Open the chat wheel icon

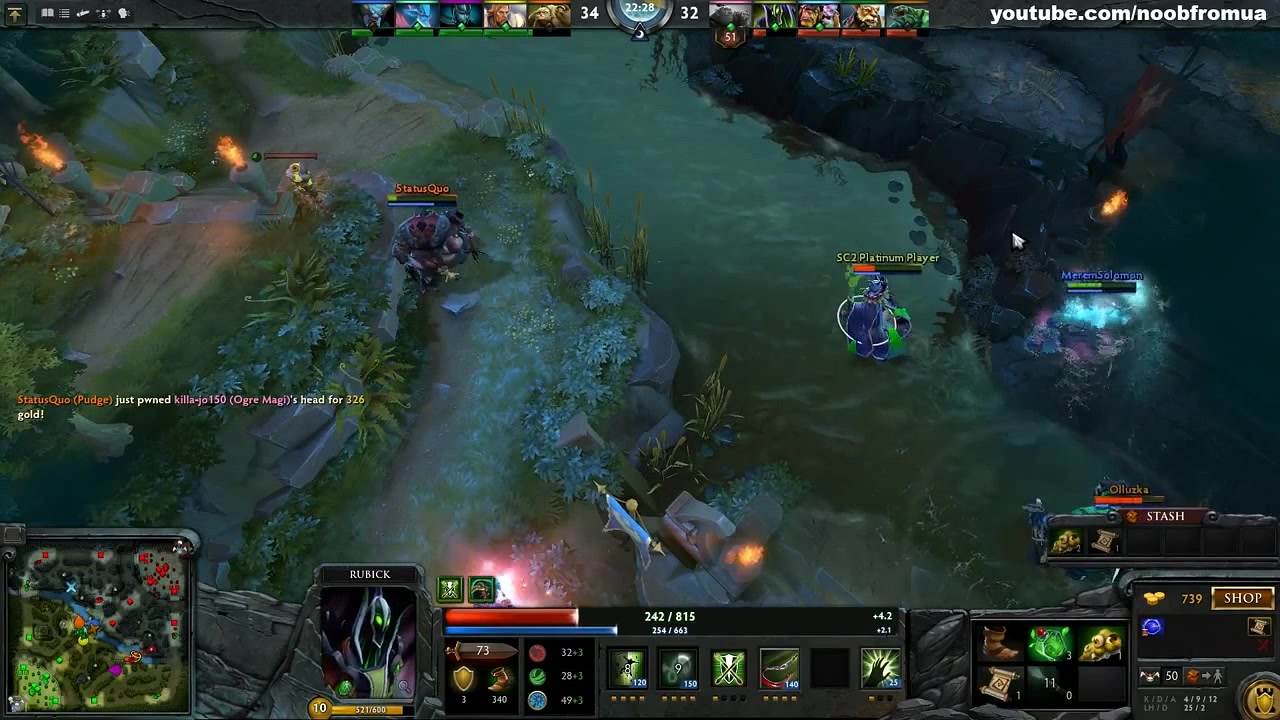tap(122, 13)
